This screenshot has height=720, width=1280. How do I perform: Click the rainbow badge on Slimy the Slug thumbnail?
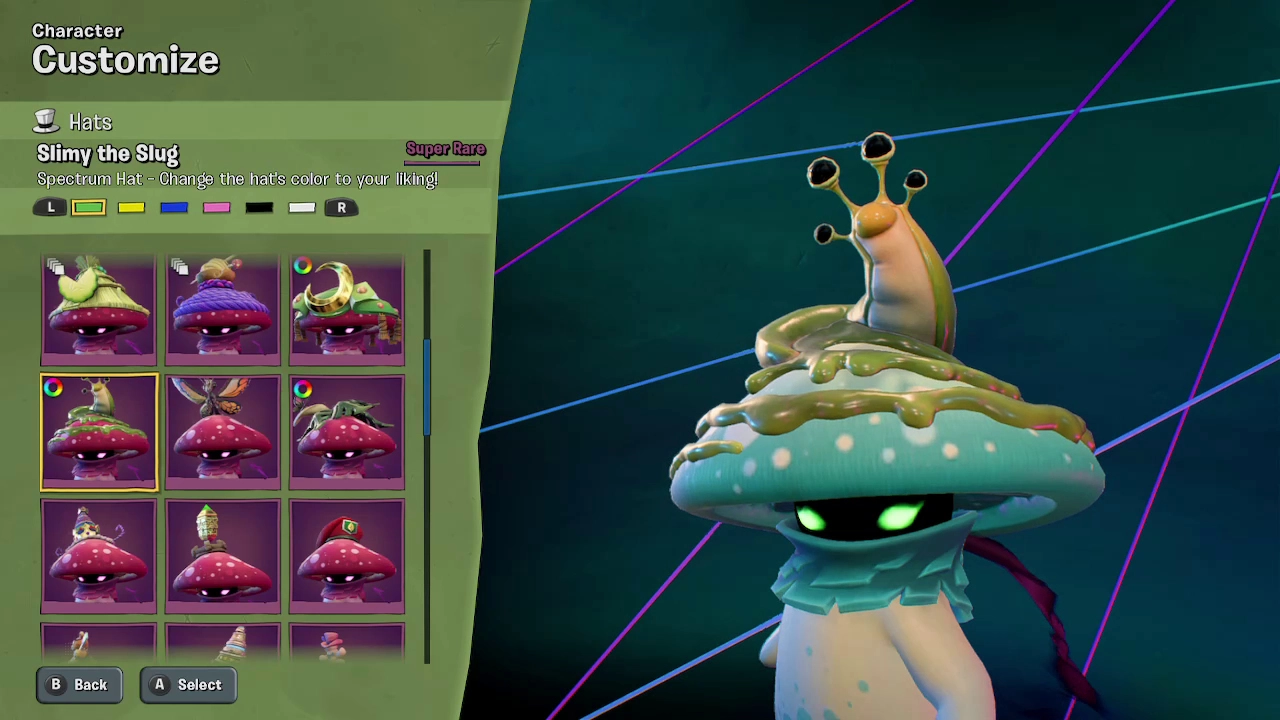click(53, 388)
